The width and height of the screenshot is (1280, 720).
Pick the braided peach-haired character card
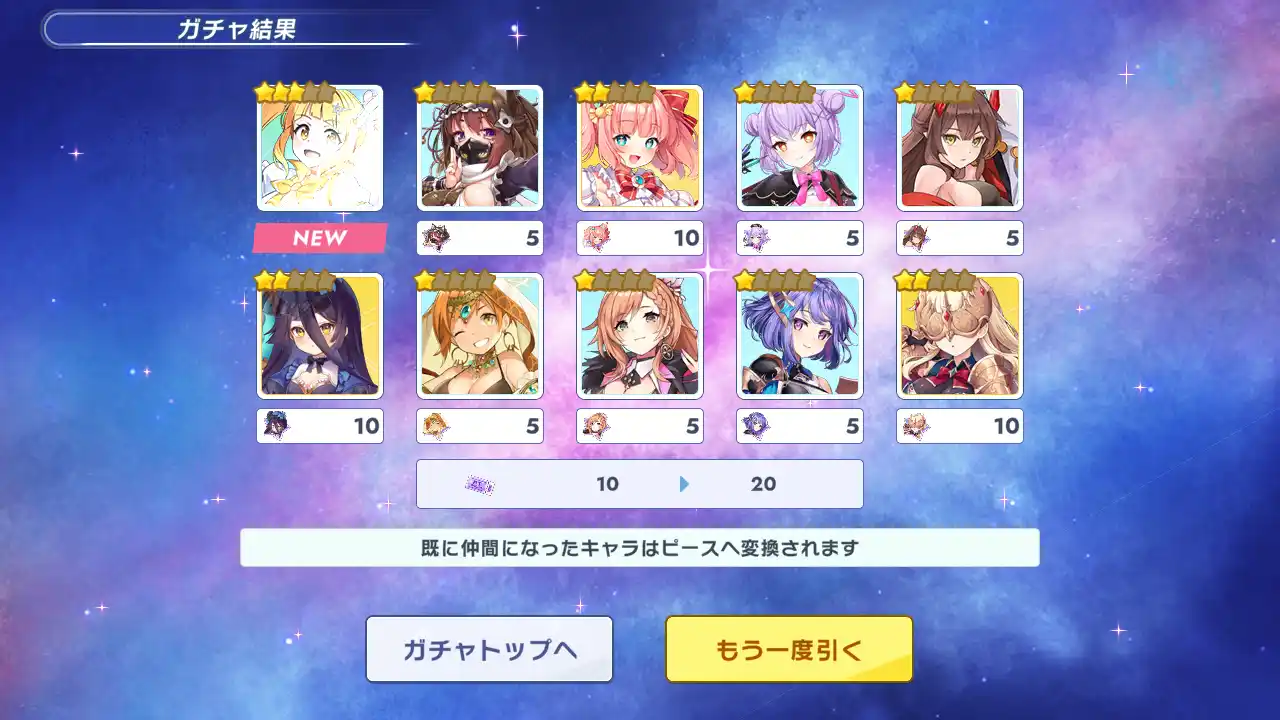coord(640,336)
